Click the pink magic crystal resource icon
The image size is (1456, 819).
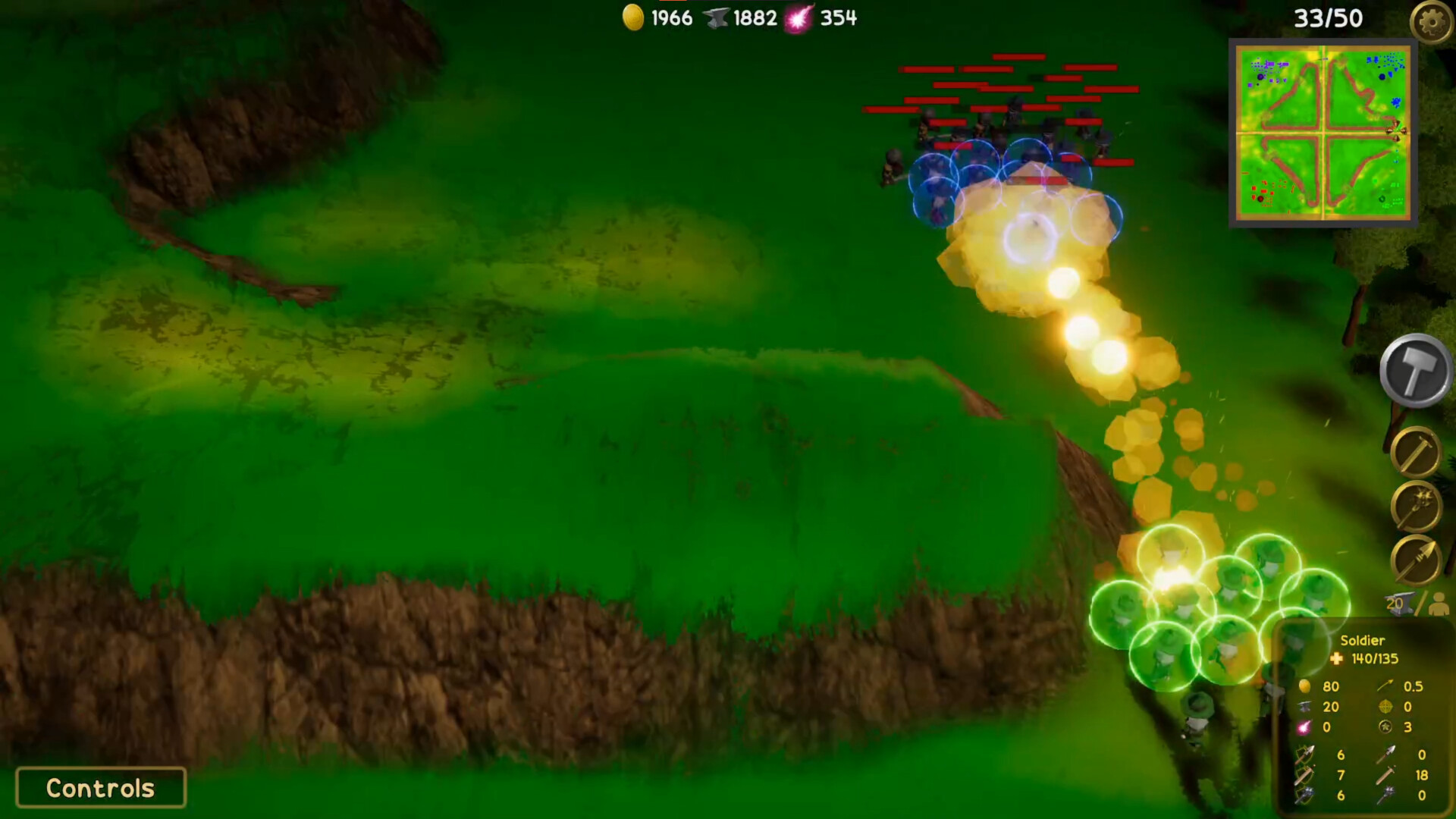[x=801, y=17]
